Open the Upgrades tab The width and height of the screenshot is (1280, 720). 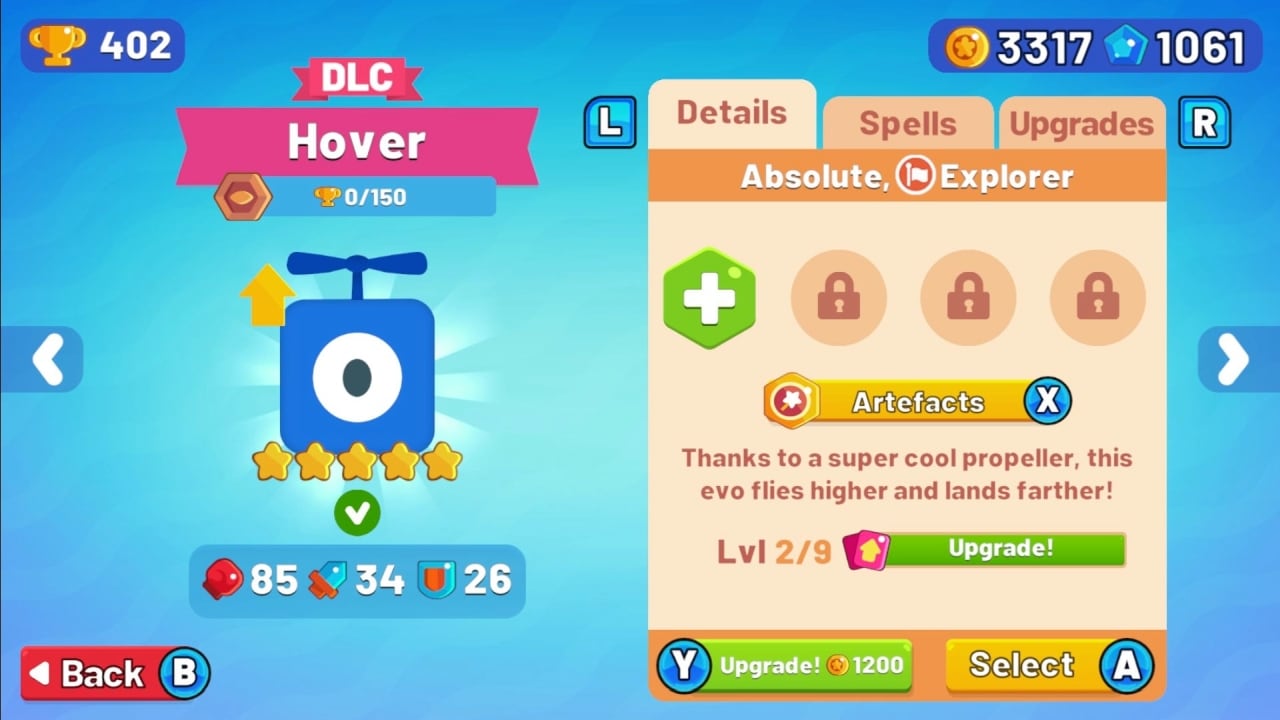pyautogui.click(x=1082, y=123)
